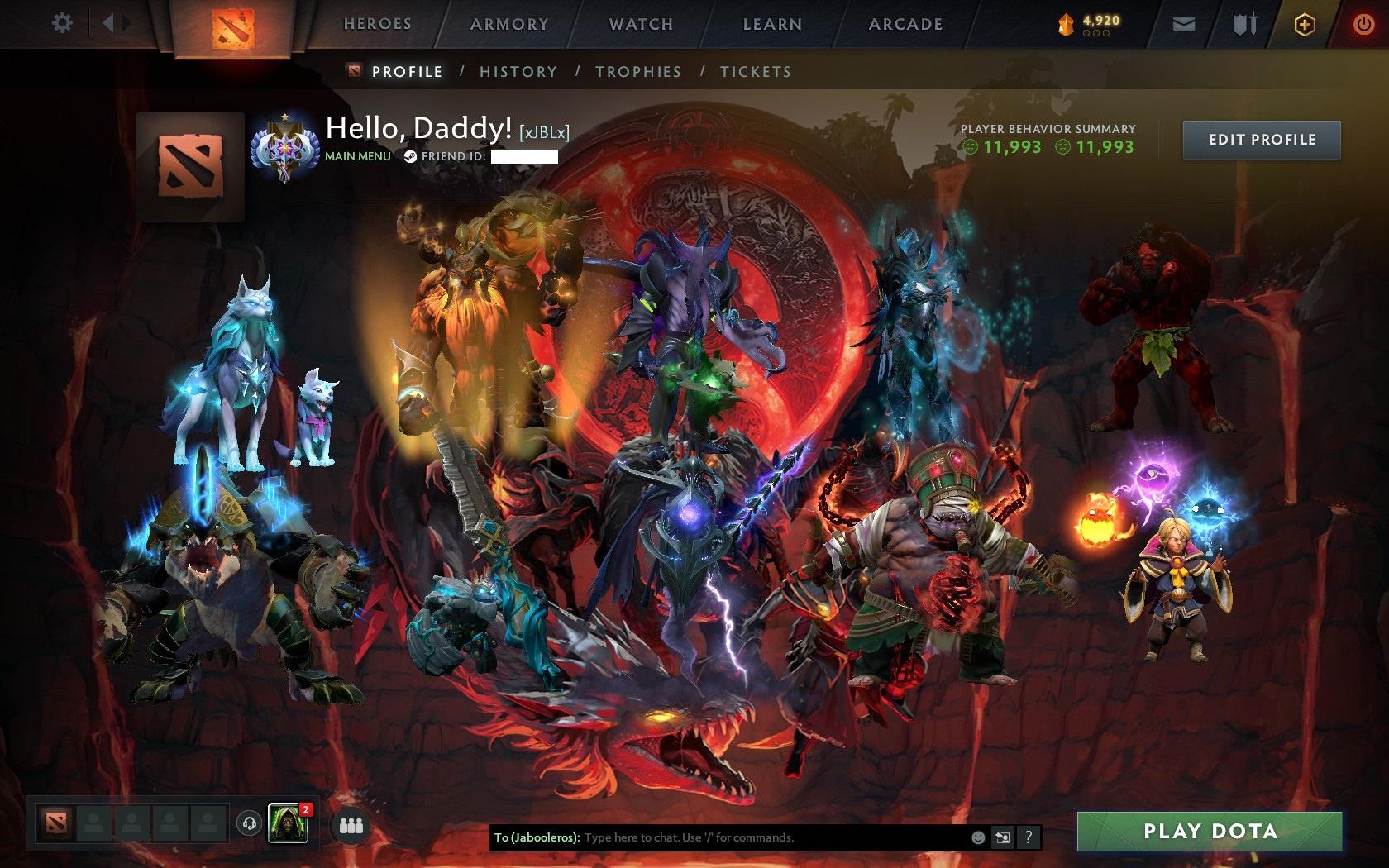Viewport: 1389px width, 868px height.
Task: Click the power/logout icon
Action: pos(1363,23)
